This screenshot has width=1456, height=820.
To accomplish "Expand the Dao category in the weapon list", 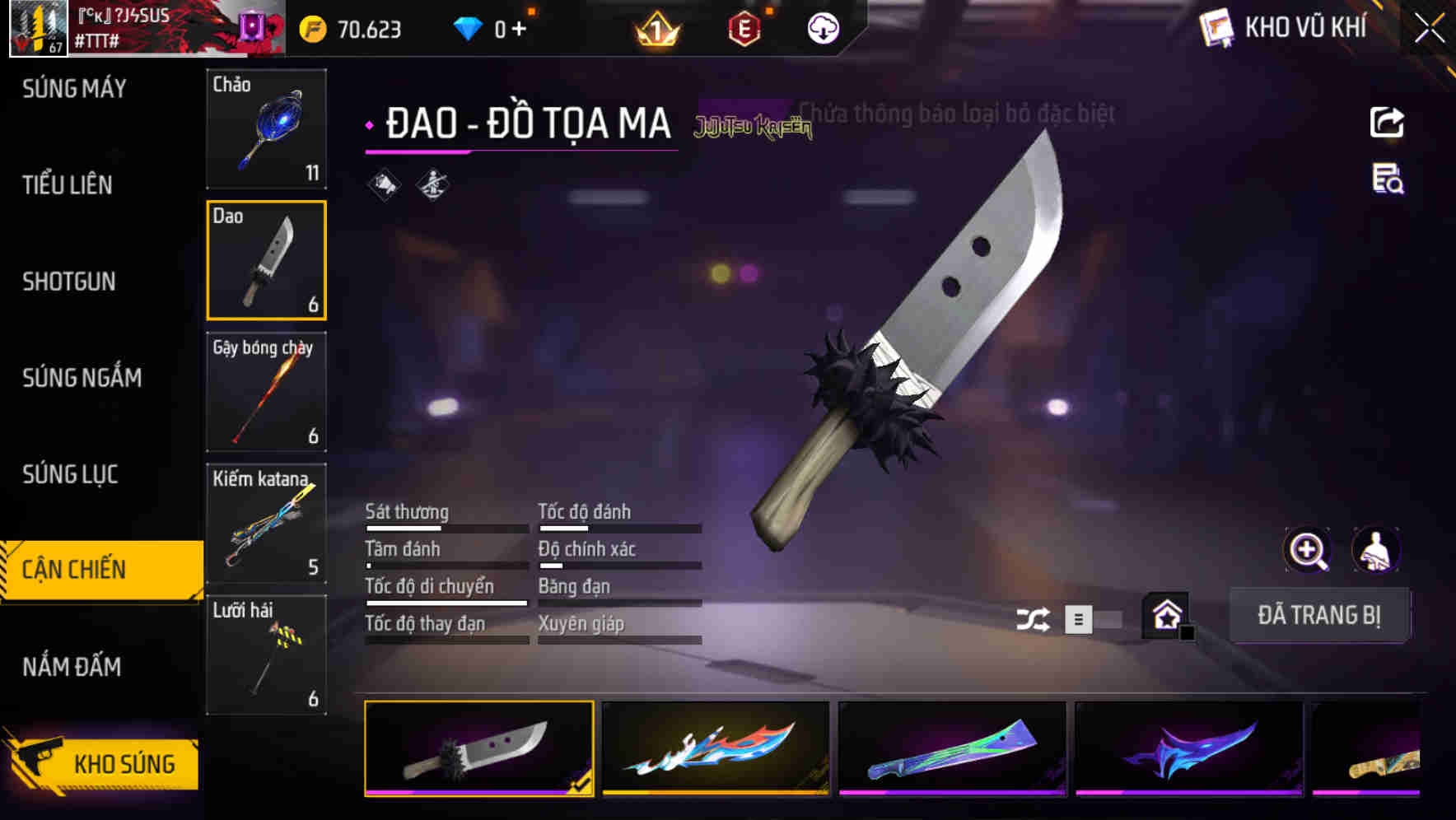I will coord(266,260).
